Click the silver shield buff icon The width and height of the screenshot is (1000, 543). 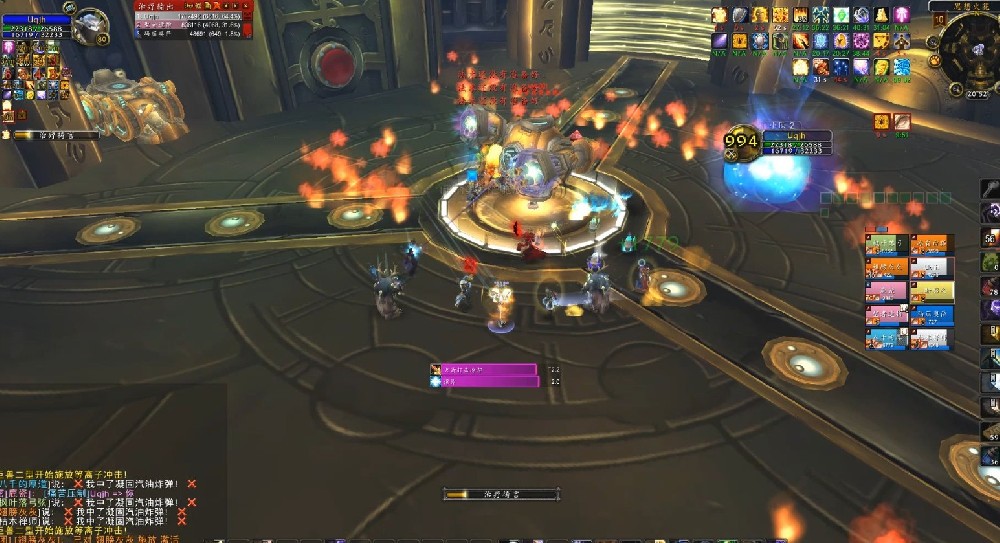point(740,15)
